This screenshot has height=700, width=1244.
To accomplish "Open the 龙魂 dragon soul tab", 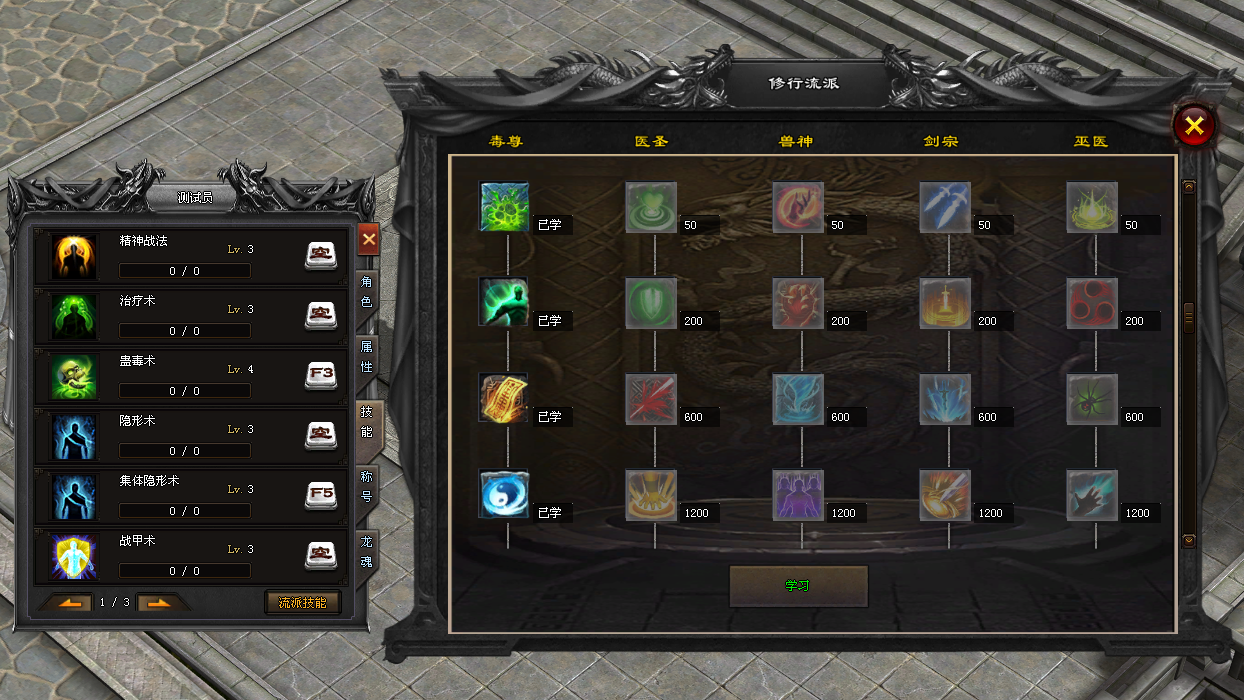I will pyautogui.click(x=366, y=551).
